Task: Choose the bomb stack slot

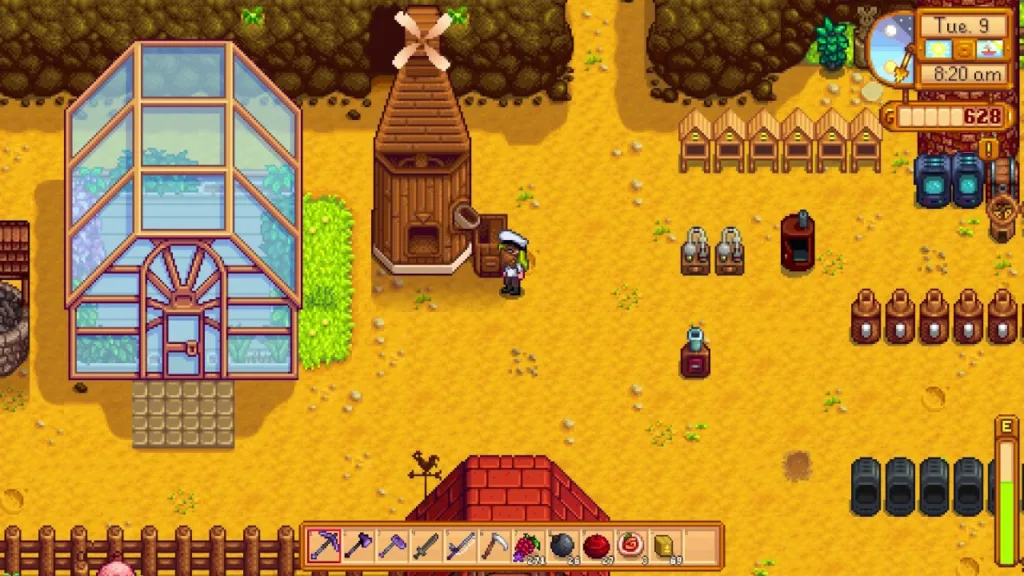Action: [562, 546]
